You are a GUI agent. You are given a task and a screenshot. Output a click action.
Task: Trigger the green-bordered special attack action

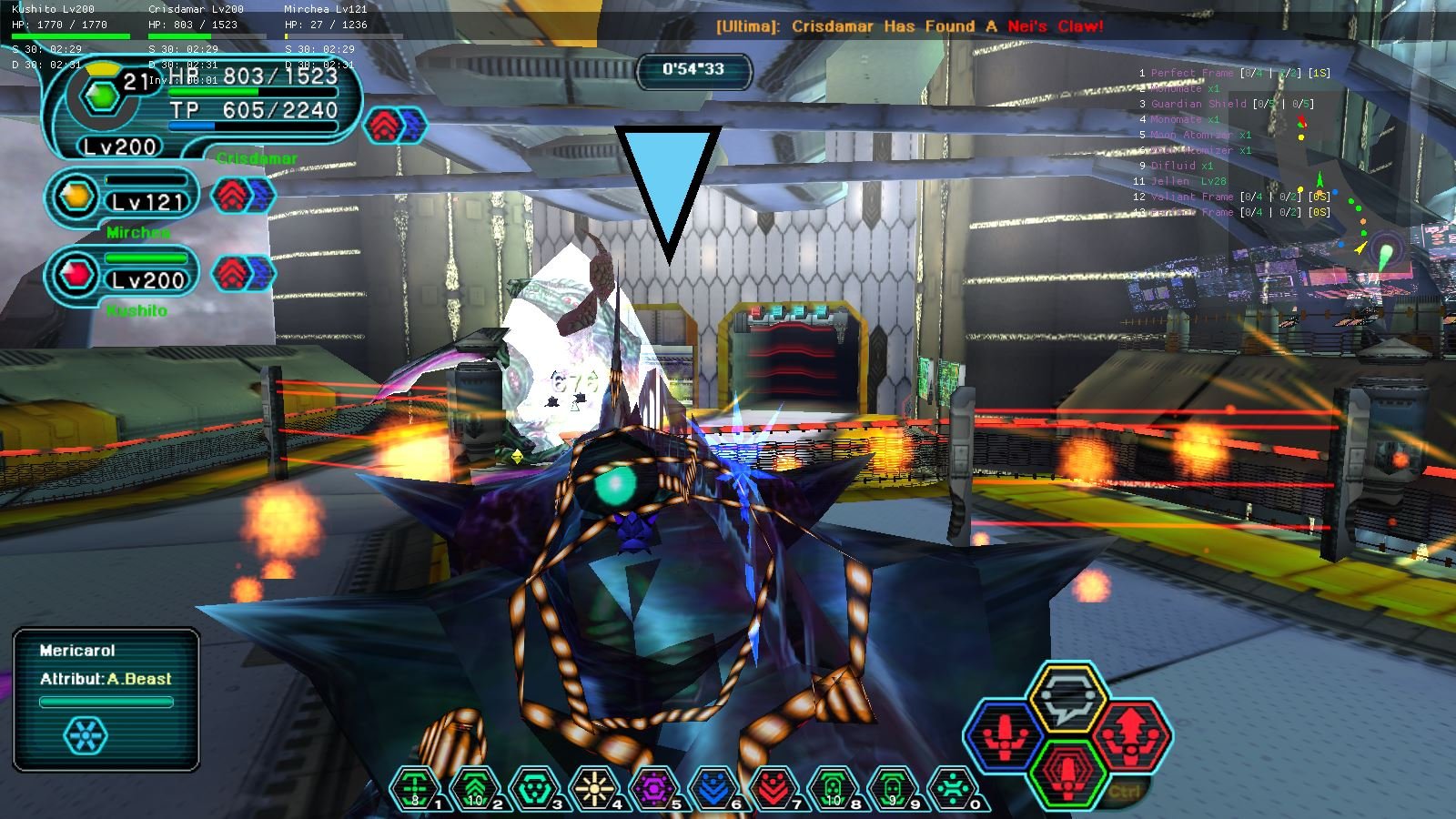[1067, 773]
